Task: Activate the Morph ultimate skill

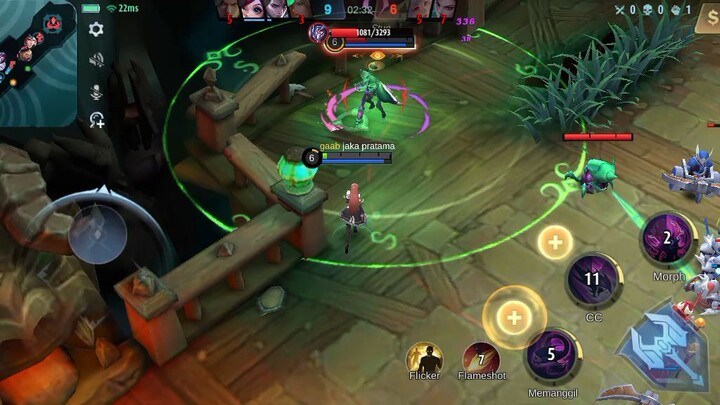Action: [665, 239]
